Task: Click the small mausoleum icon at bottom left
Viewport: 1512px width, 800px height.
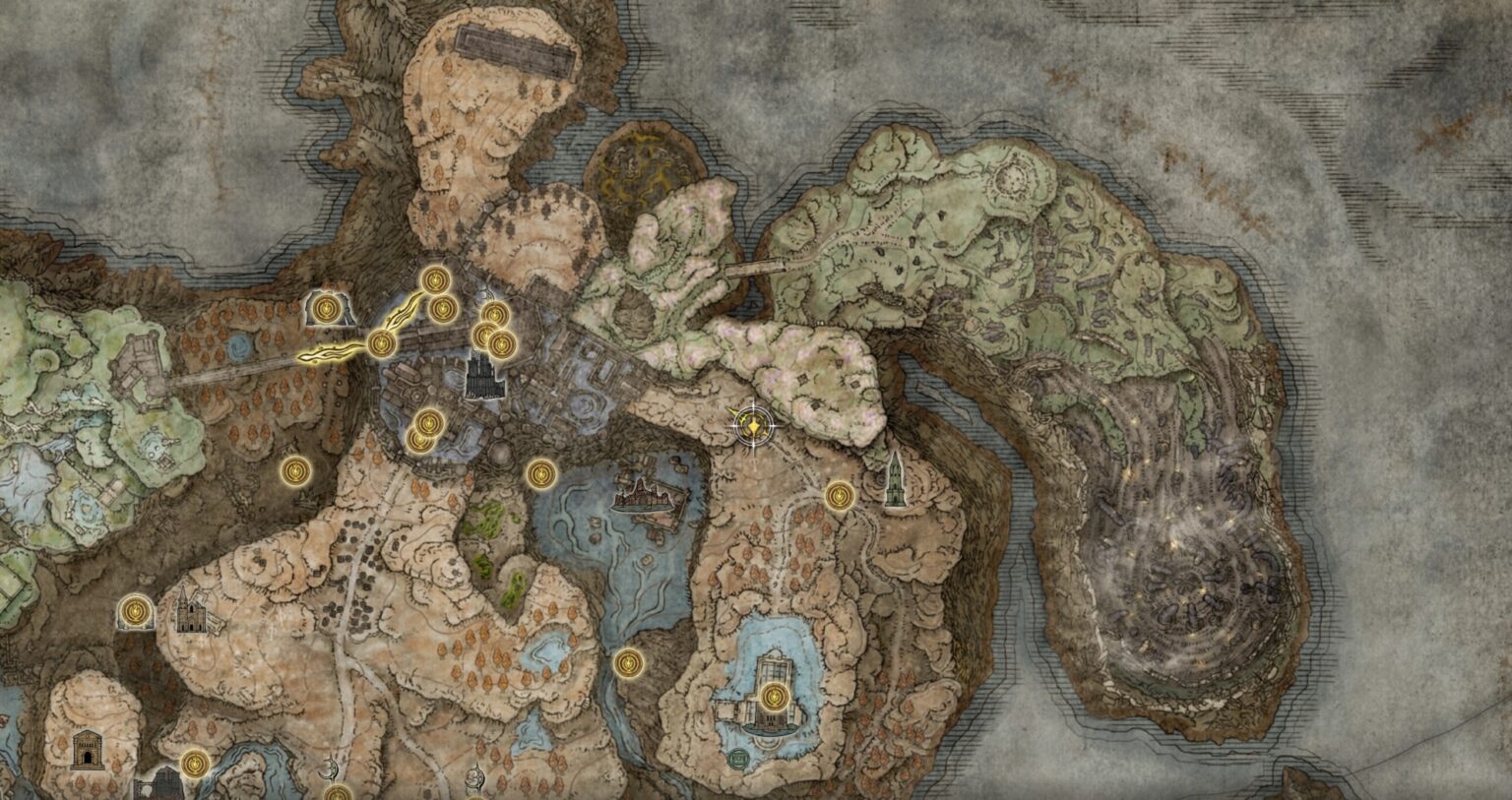Action: [x=88, y=751]
